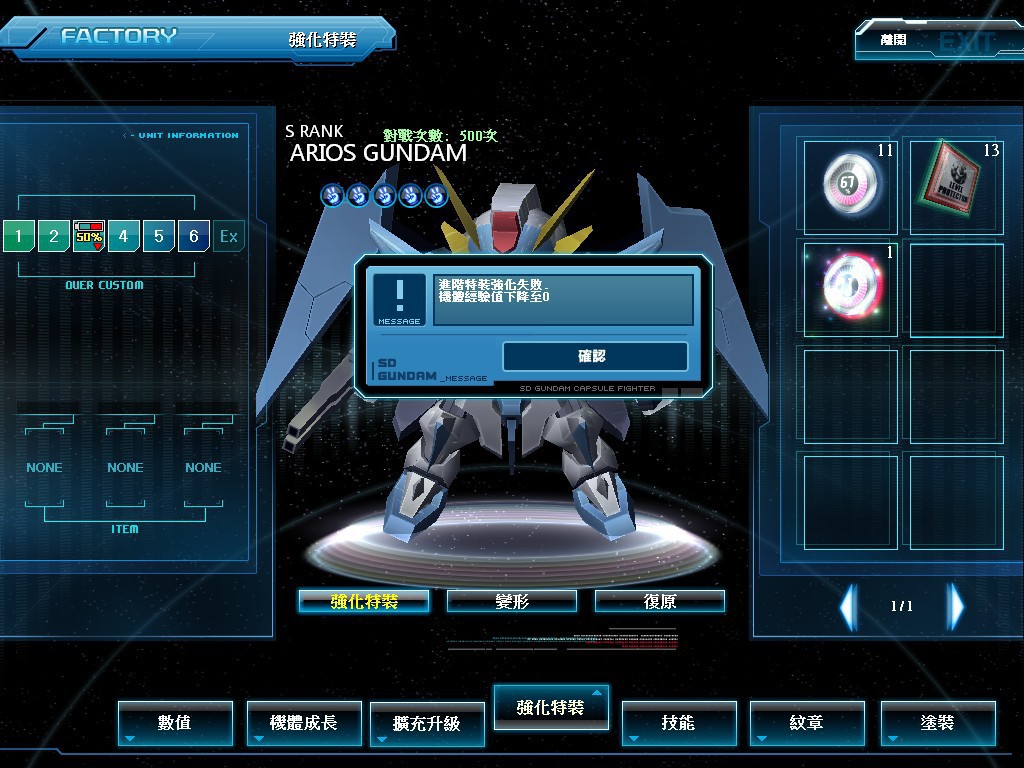Viewport: 1024px width, 768px height.
Task: Select the silver 67 coin item
Action: pos(850,185)
